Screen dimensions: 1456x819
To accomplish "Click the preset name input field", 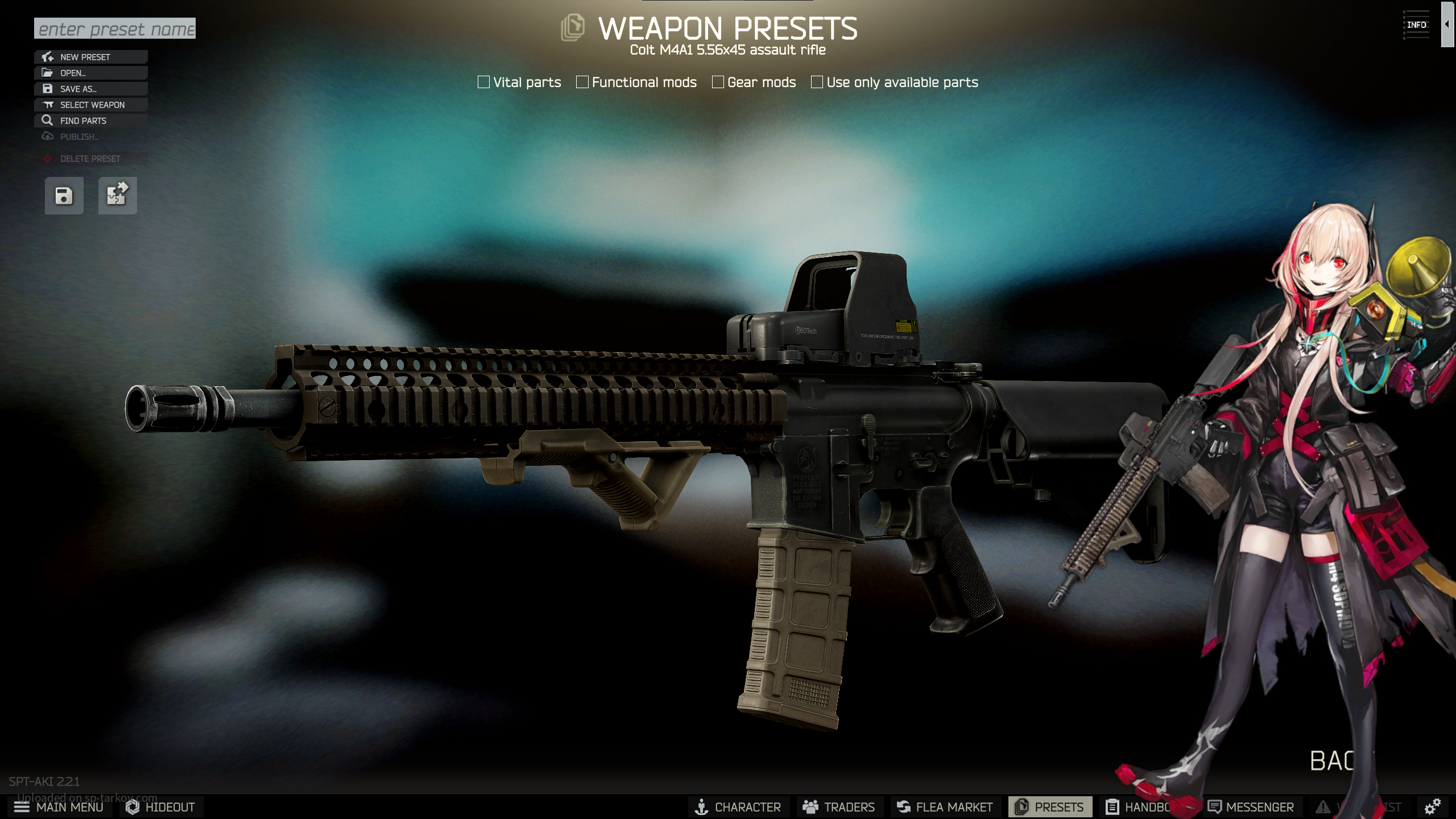I will pos(115,28).
